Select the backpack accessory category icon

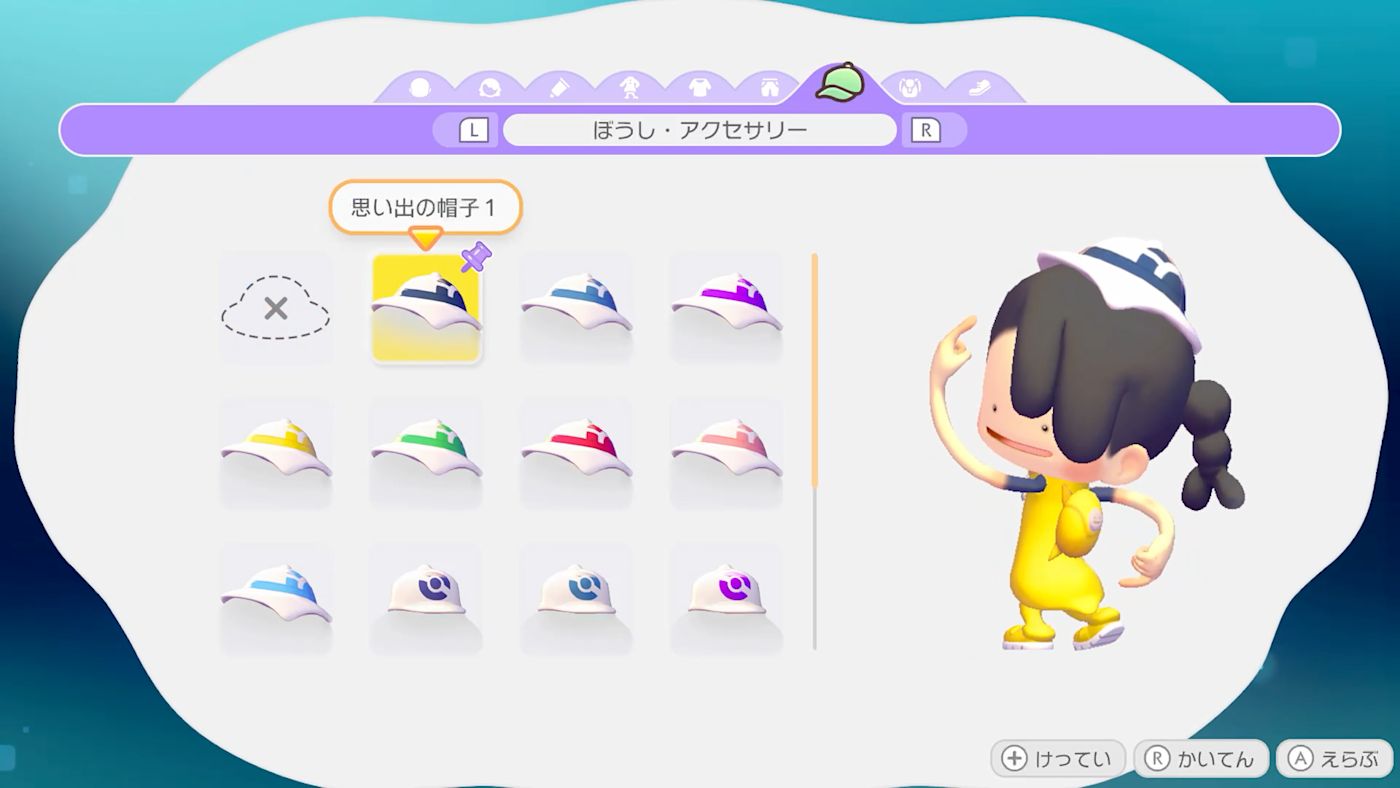(910, 86)
